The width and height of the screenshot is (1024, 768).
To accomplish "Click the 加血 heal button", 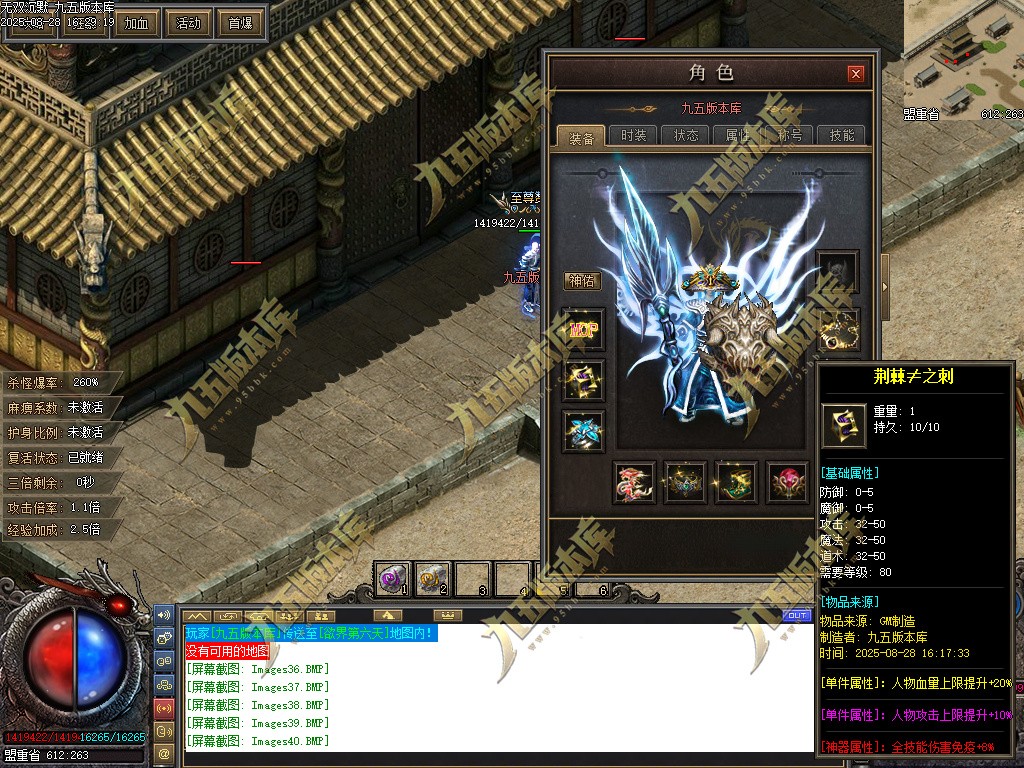I will pyautogui.click(x=136, y=23).
